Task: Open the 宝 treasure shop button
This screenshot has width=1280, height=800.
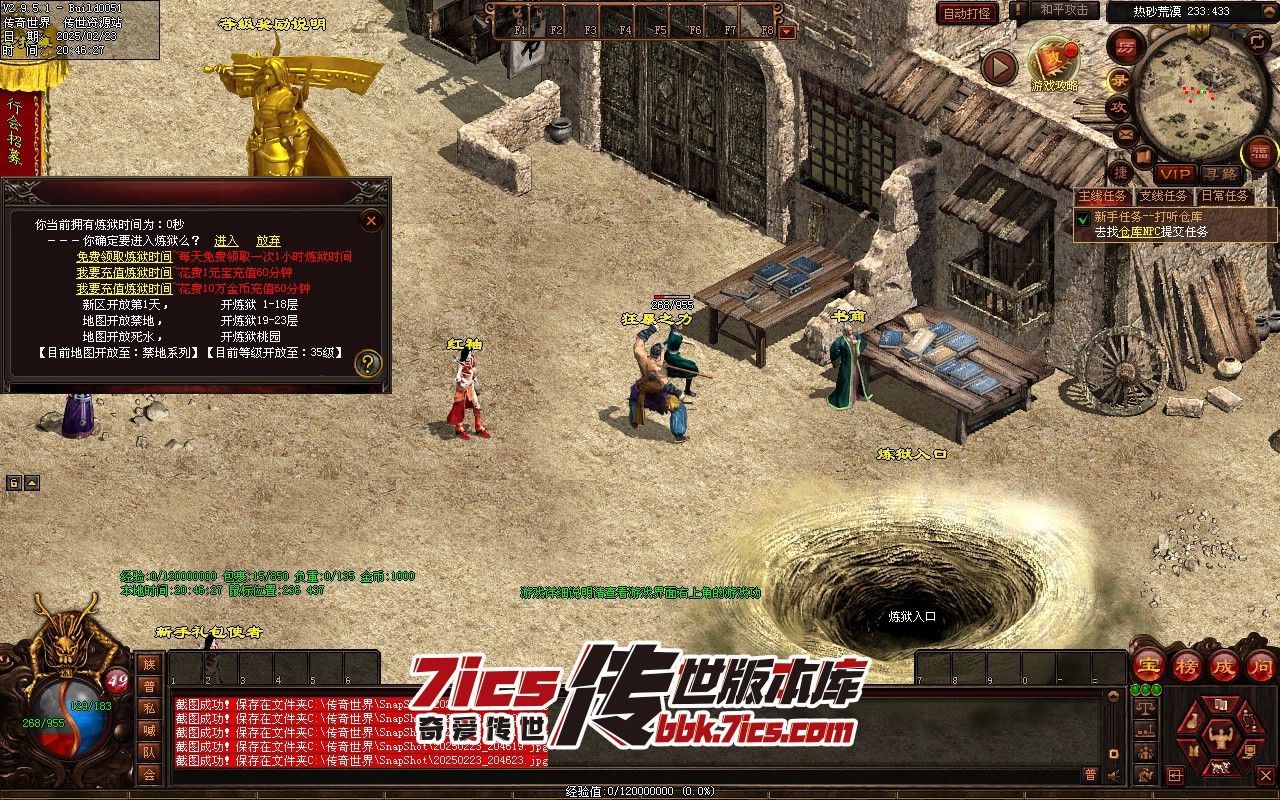Action: pyautogui.click(x=1147, y=665)
